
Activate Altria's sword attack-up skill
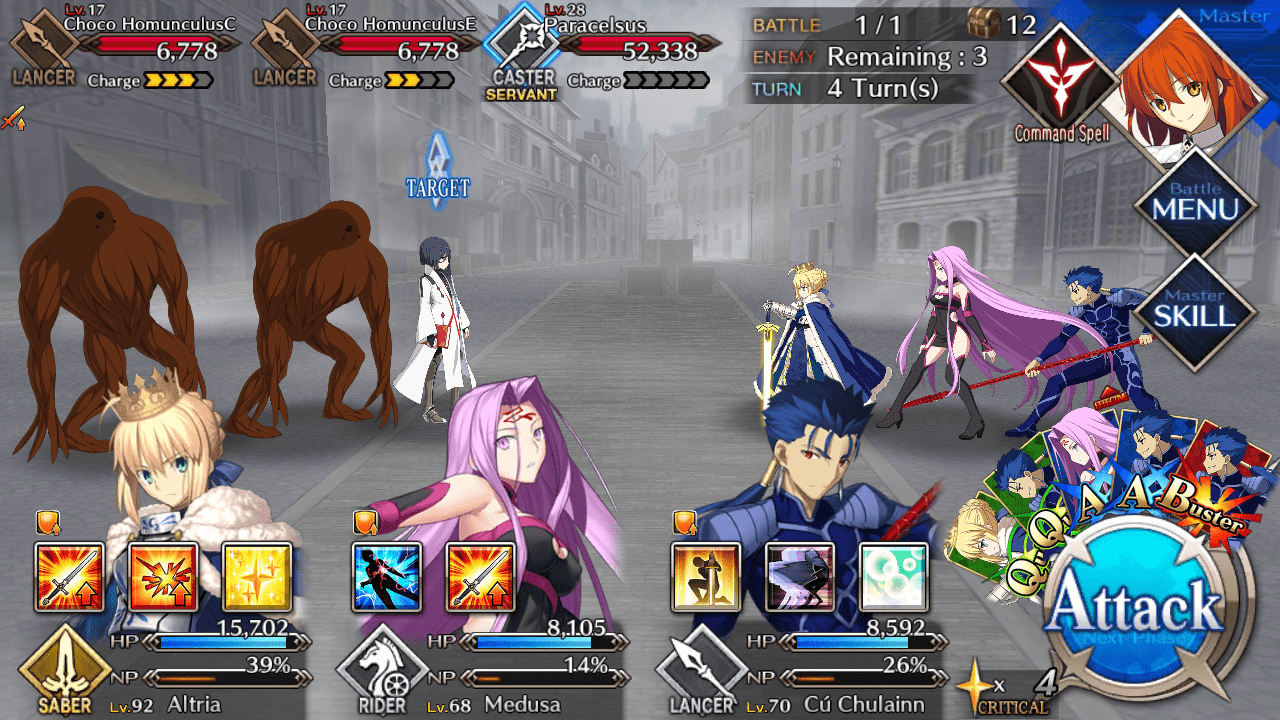click(69, 577)
